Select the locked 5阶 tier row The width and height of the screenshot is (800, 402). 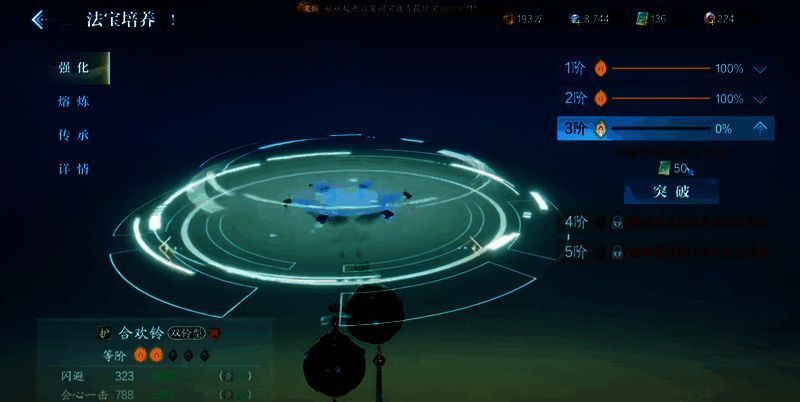(x=665, y=252)
